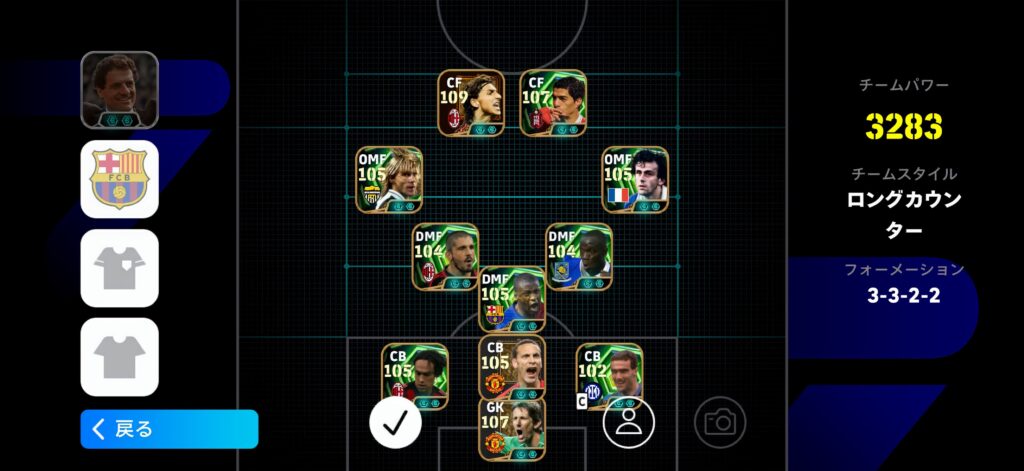Open the manager portrait tile

(x=120, y=90)
